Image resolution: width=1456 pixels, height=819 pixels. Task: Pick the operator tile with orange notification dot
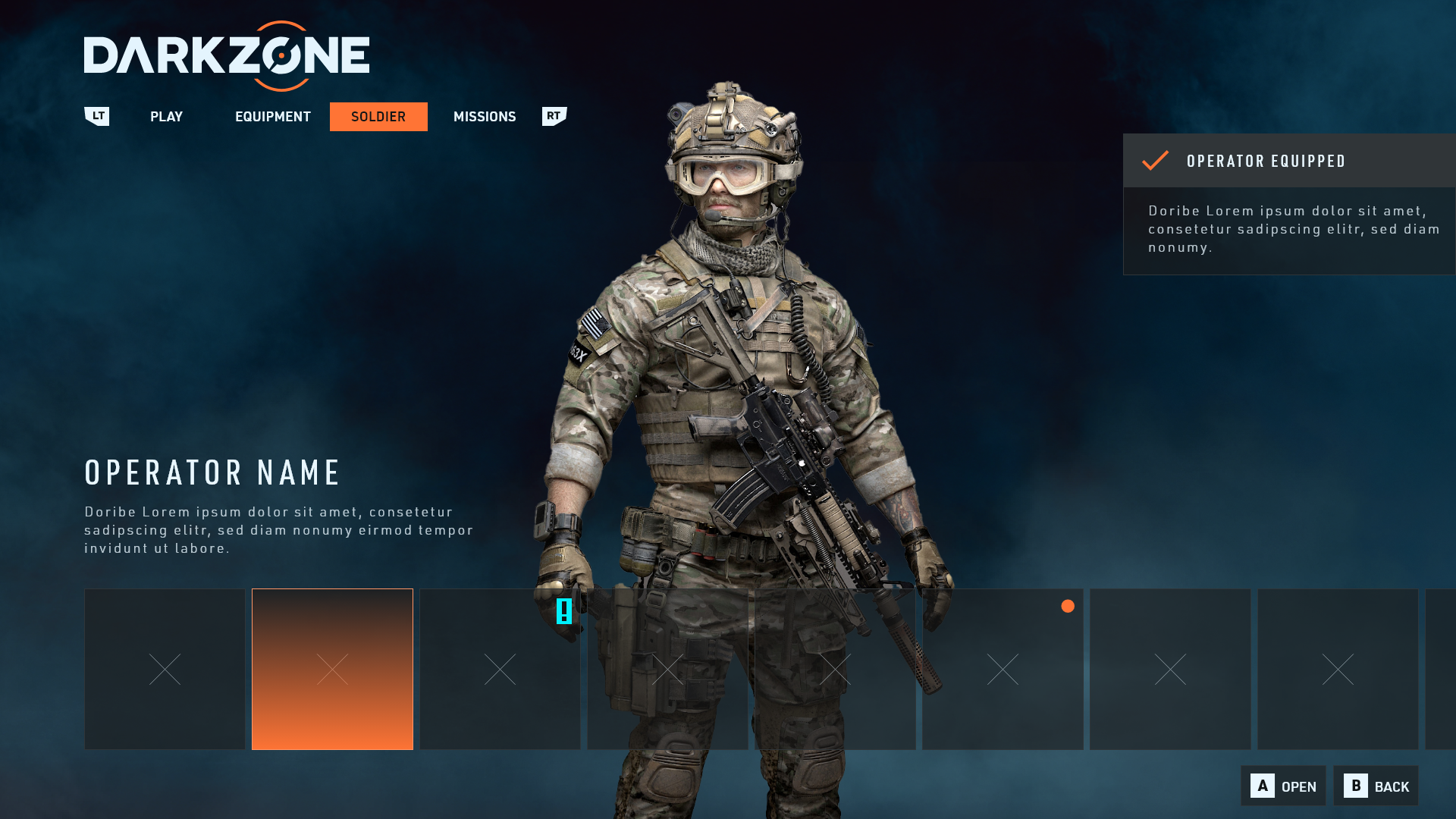(x=1003, y=669)
